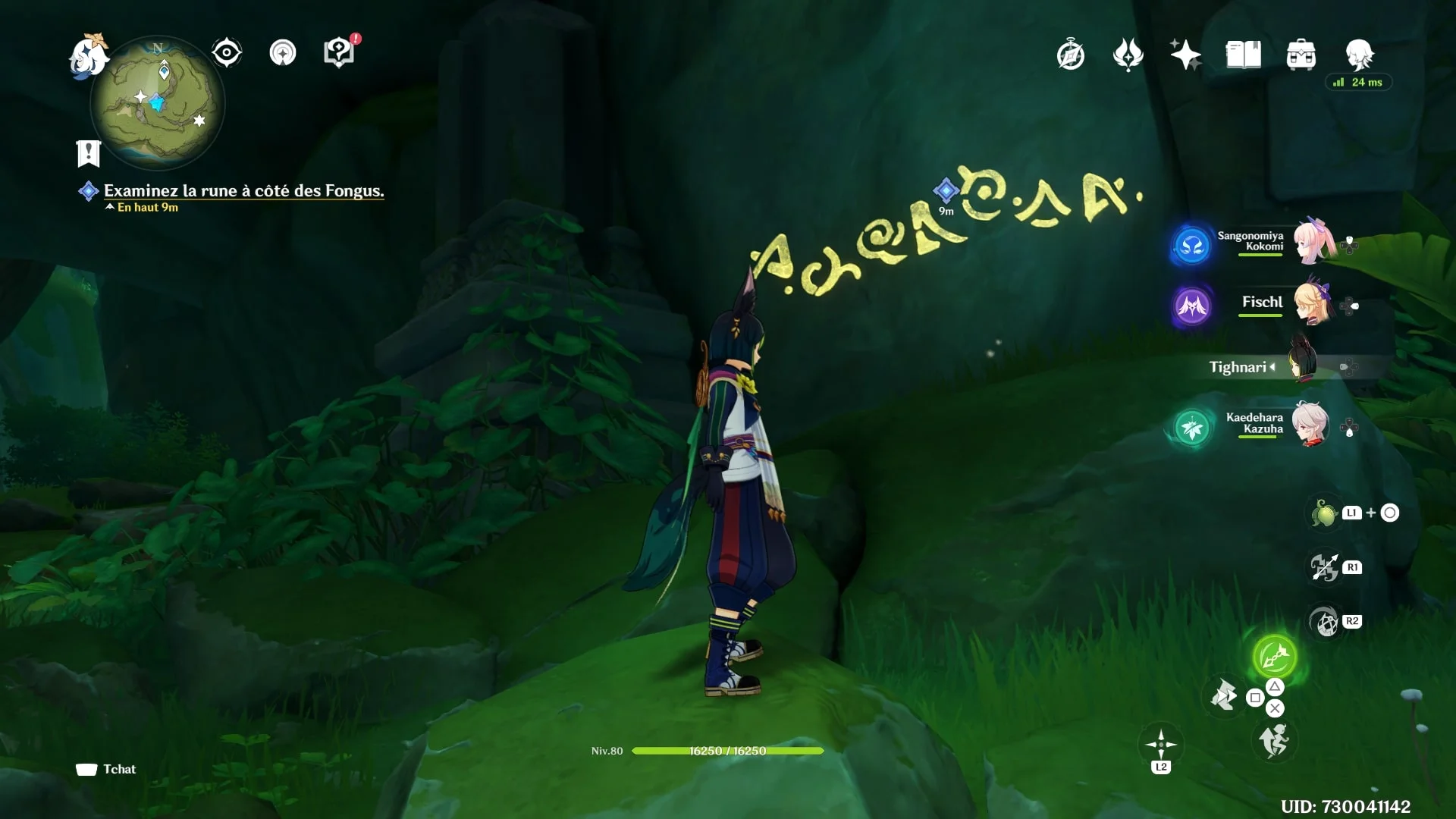Screen dimensions: 1456x819
Task: Select the tracked quest about the Fongus rune
Action: pyautogui.click(x=243, y=191)
